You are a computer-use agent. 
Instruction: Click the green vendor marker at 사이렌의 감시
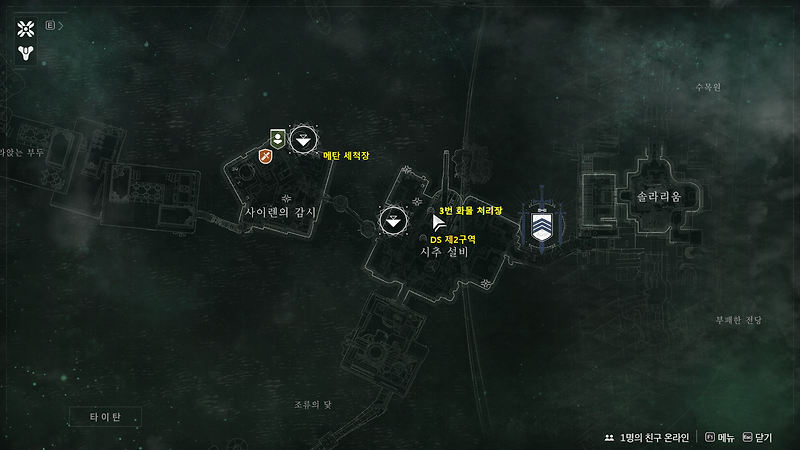point(278,138)
